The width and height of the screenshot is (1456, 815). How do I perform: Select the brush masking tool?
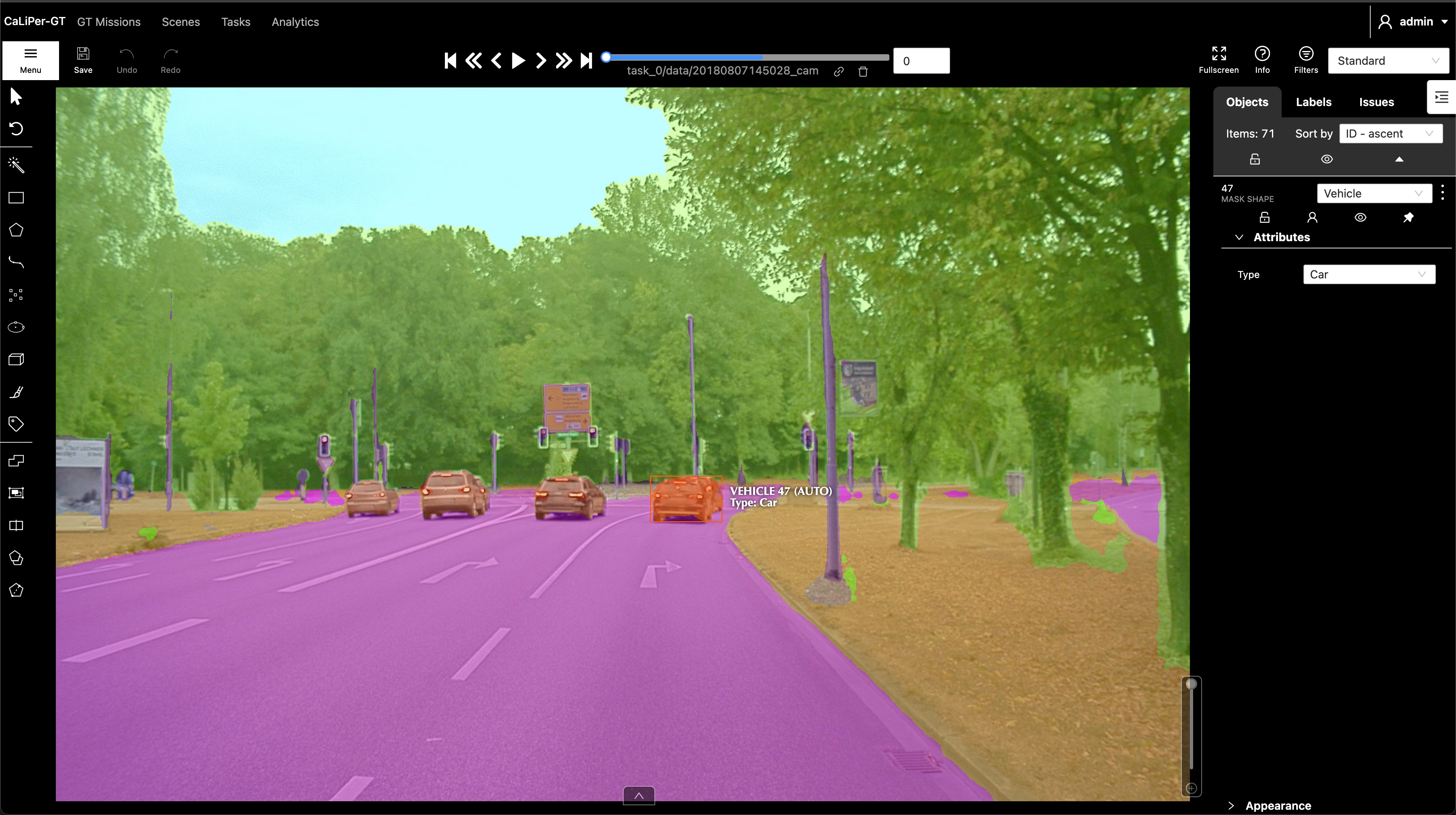(x=16, y=392)
